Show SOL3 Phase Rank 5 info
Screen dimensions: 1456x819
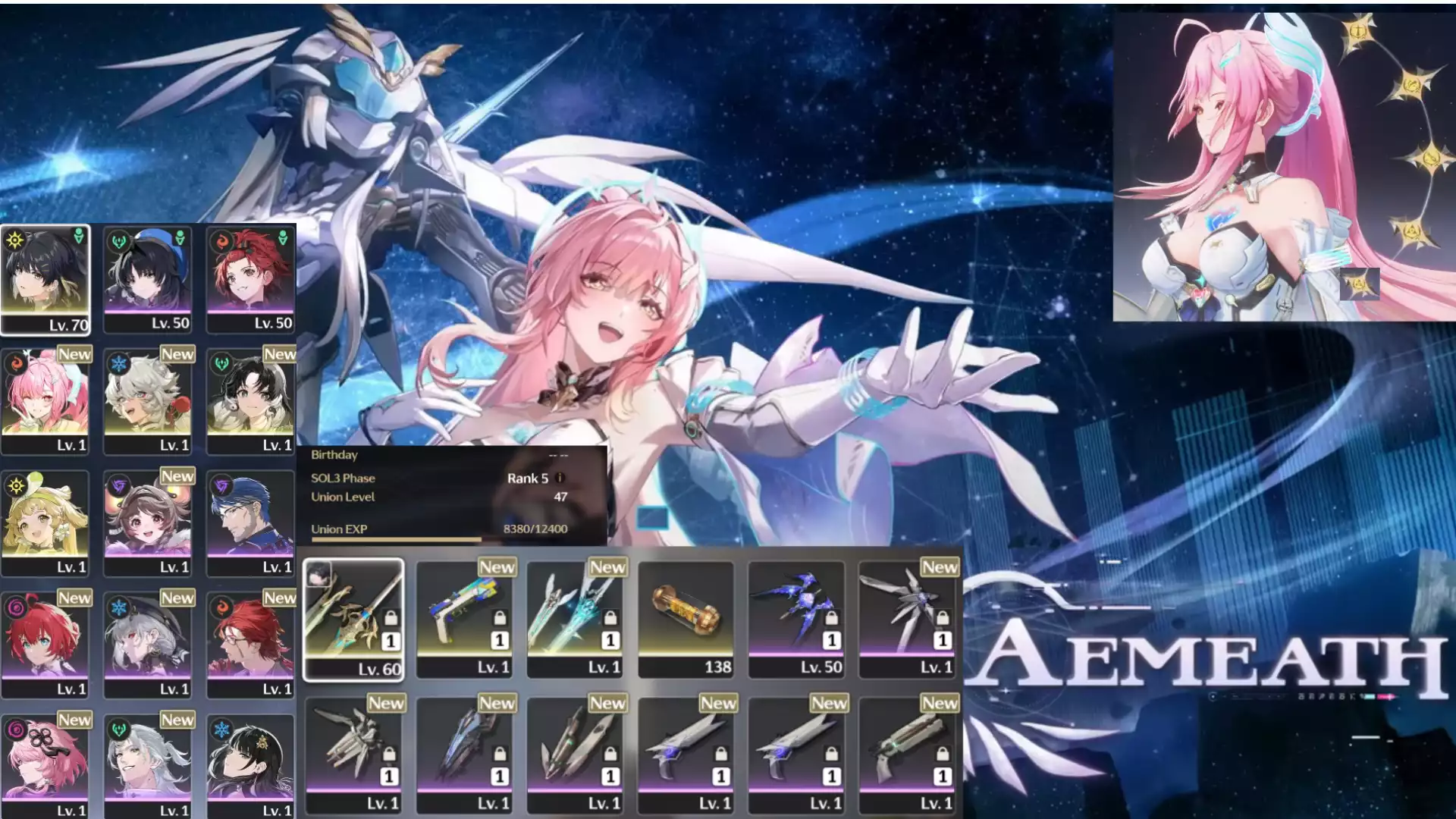tap(560, 478)
